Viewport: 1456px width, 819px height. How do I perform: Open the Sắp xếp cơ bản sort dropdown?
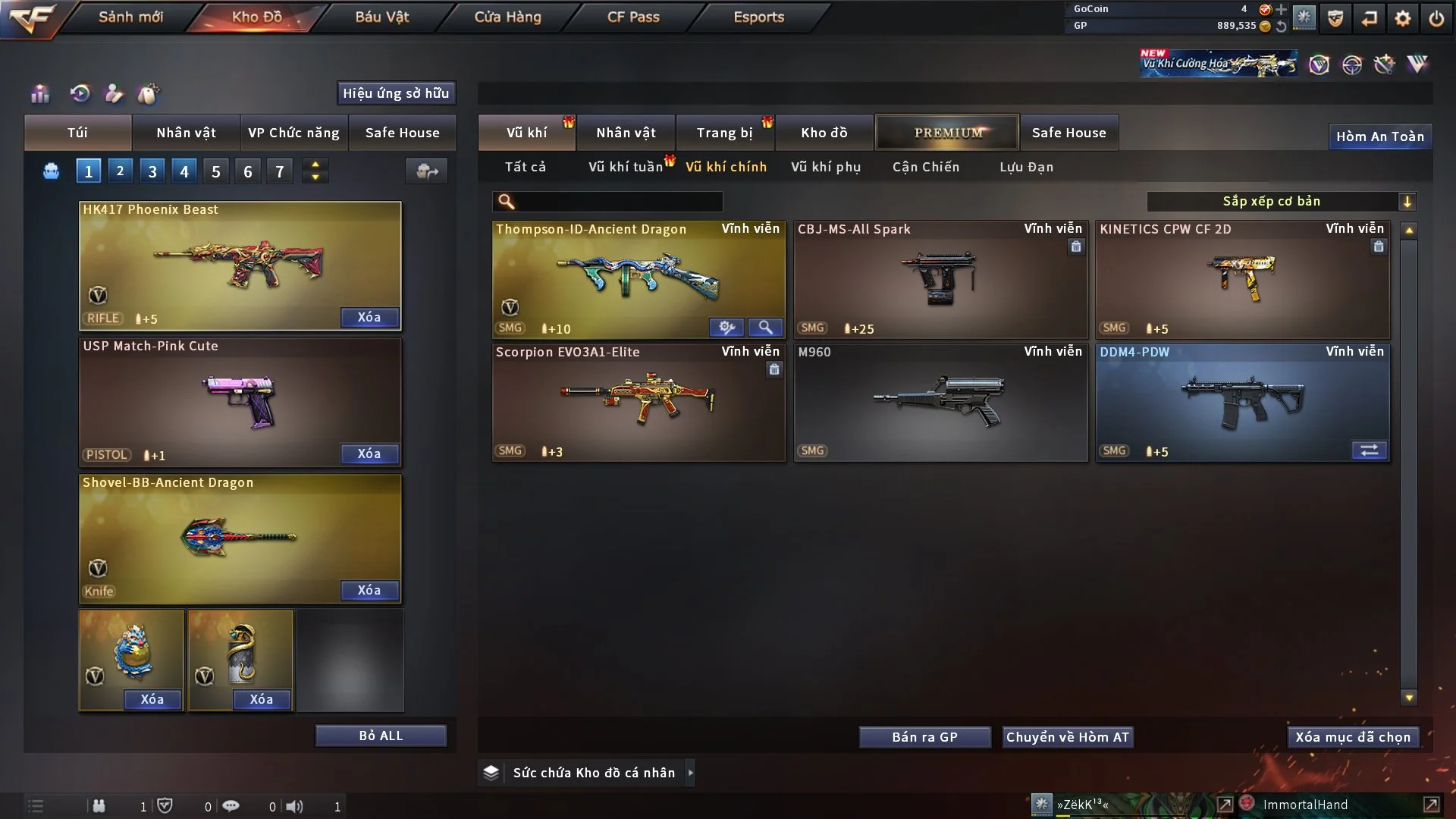pos(1281,201)
